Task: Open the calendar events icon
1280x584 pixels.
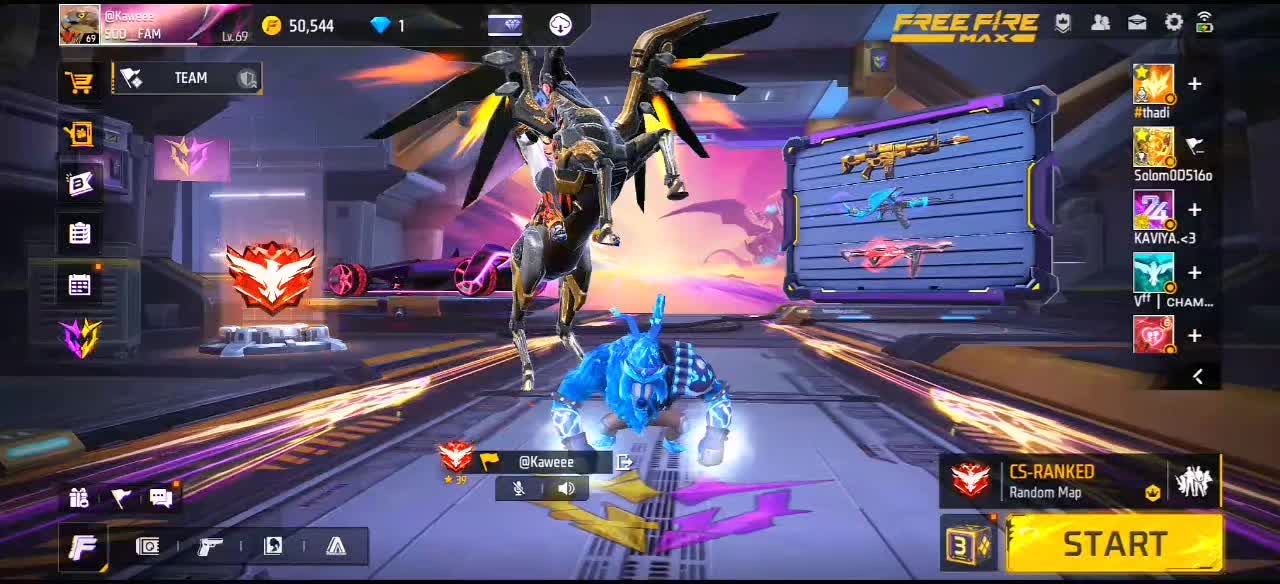Action: coord(80,285)
